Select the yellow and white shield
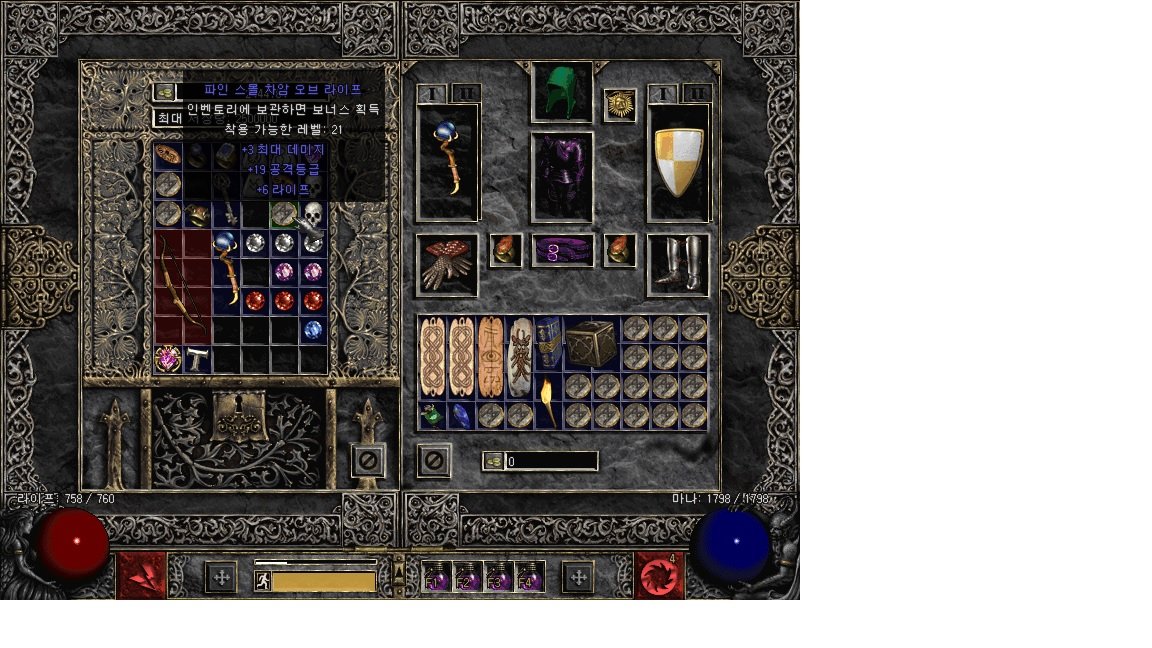1152x648 pixels. coord(679,163)
